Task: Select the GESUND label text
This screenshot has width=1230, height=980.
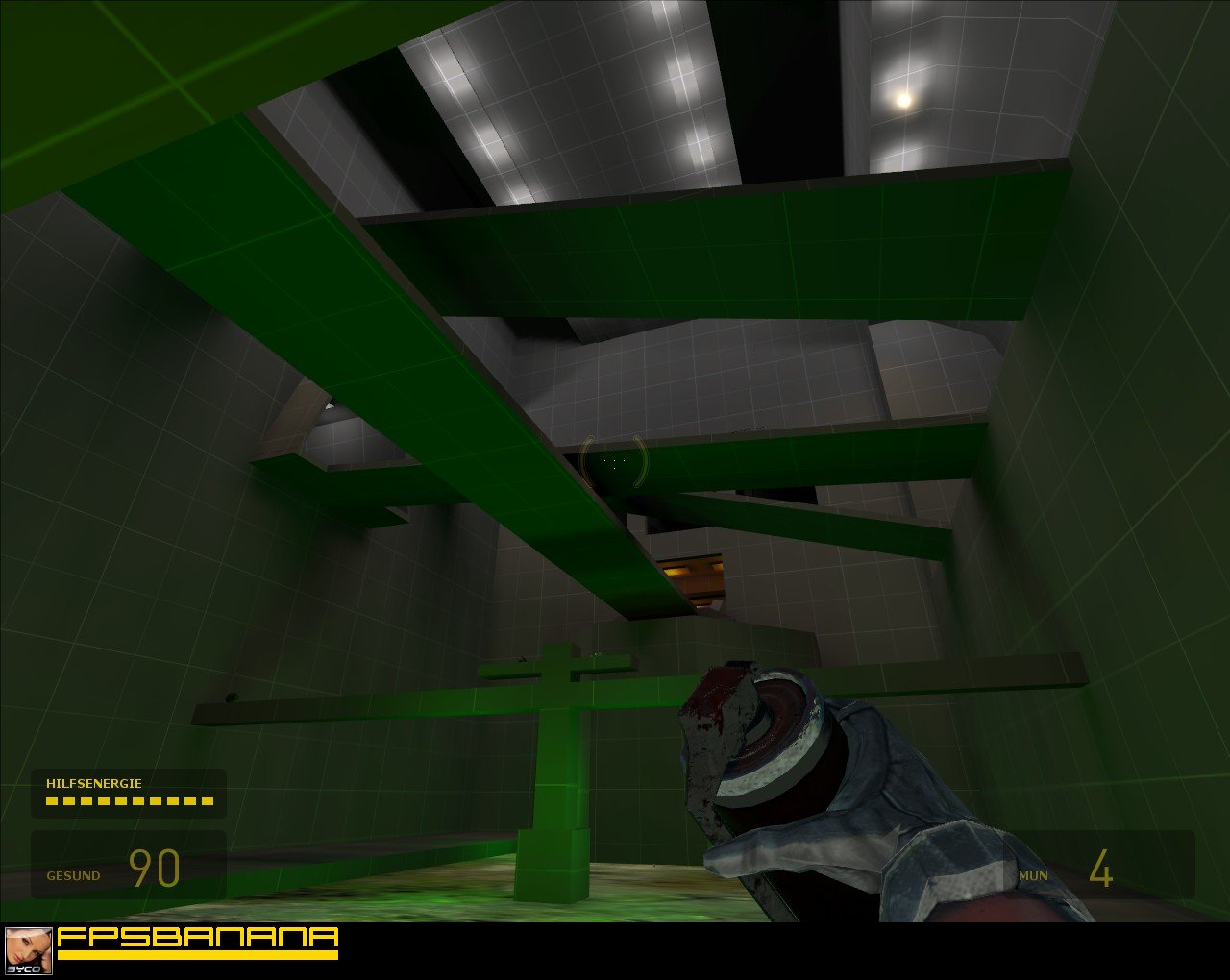Action: coord(72,875)
